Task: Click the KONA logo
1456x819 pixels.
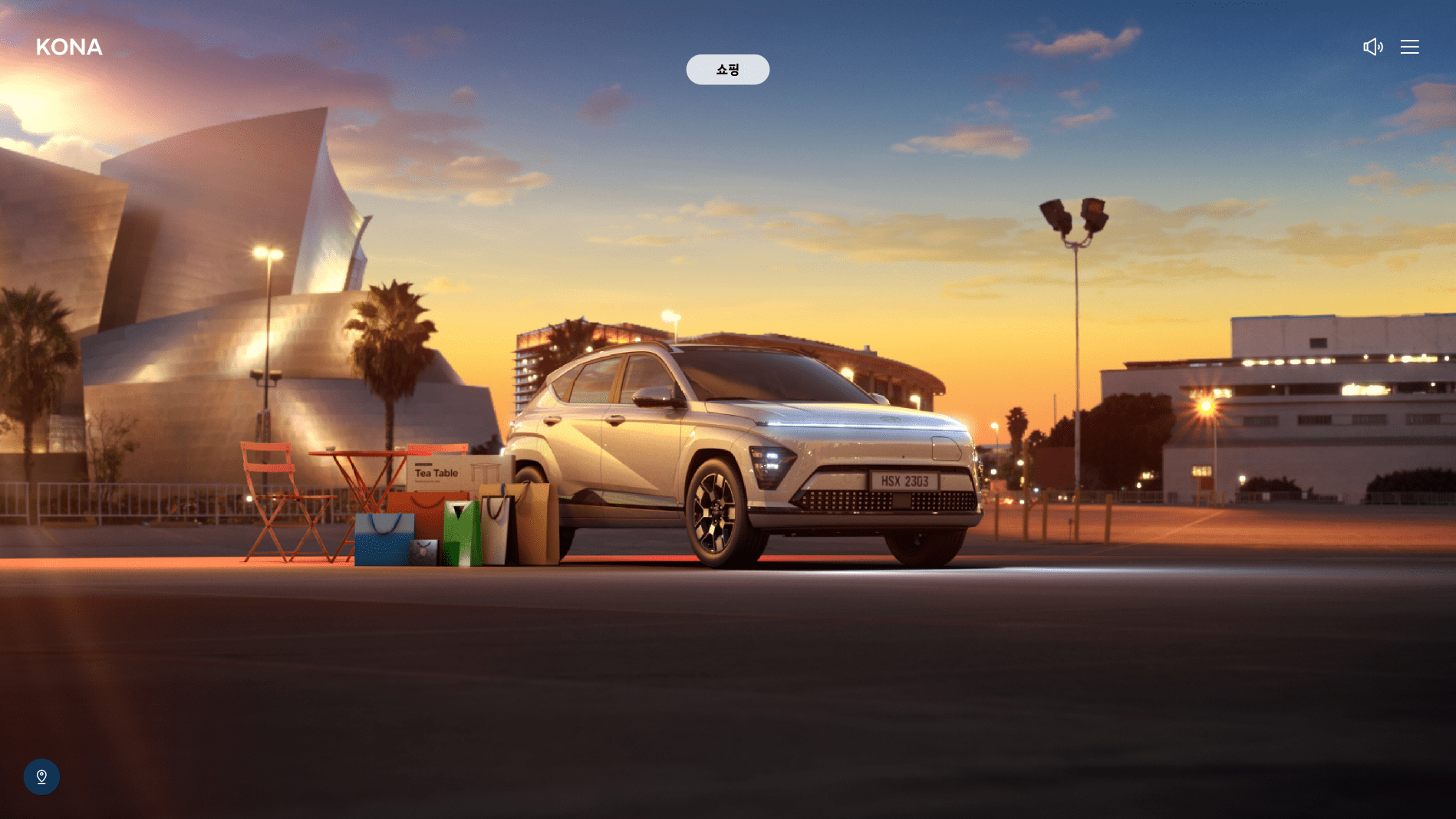Action: 69,48
